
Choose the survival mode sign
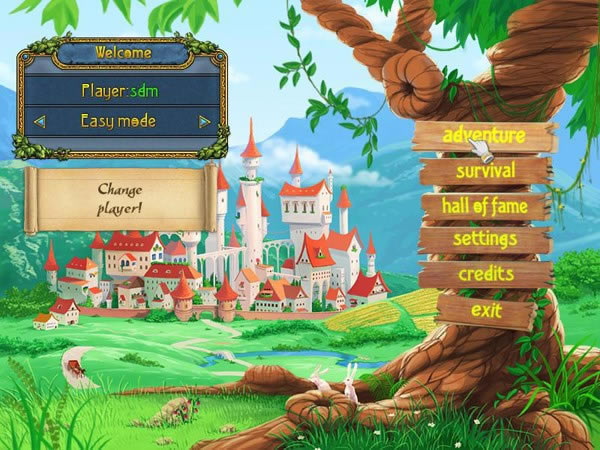485,171
